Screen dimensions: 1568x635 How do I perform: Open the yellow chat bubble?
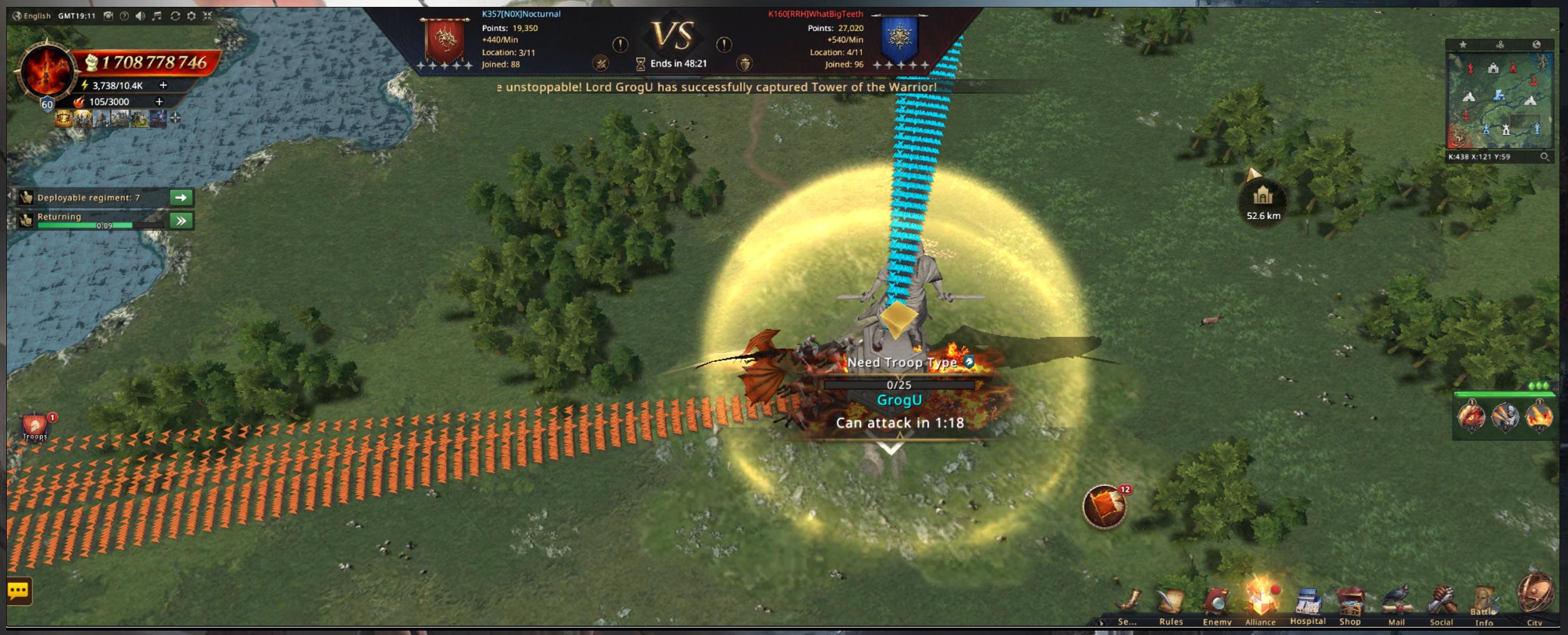point(18,591)
